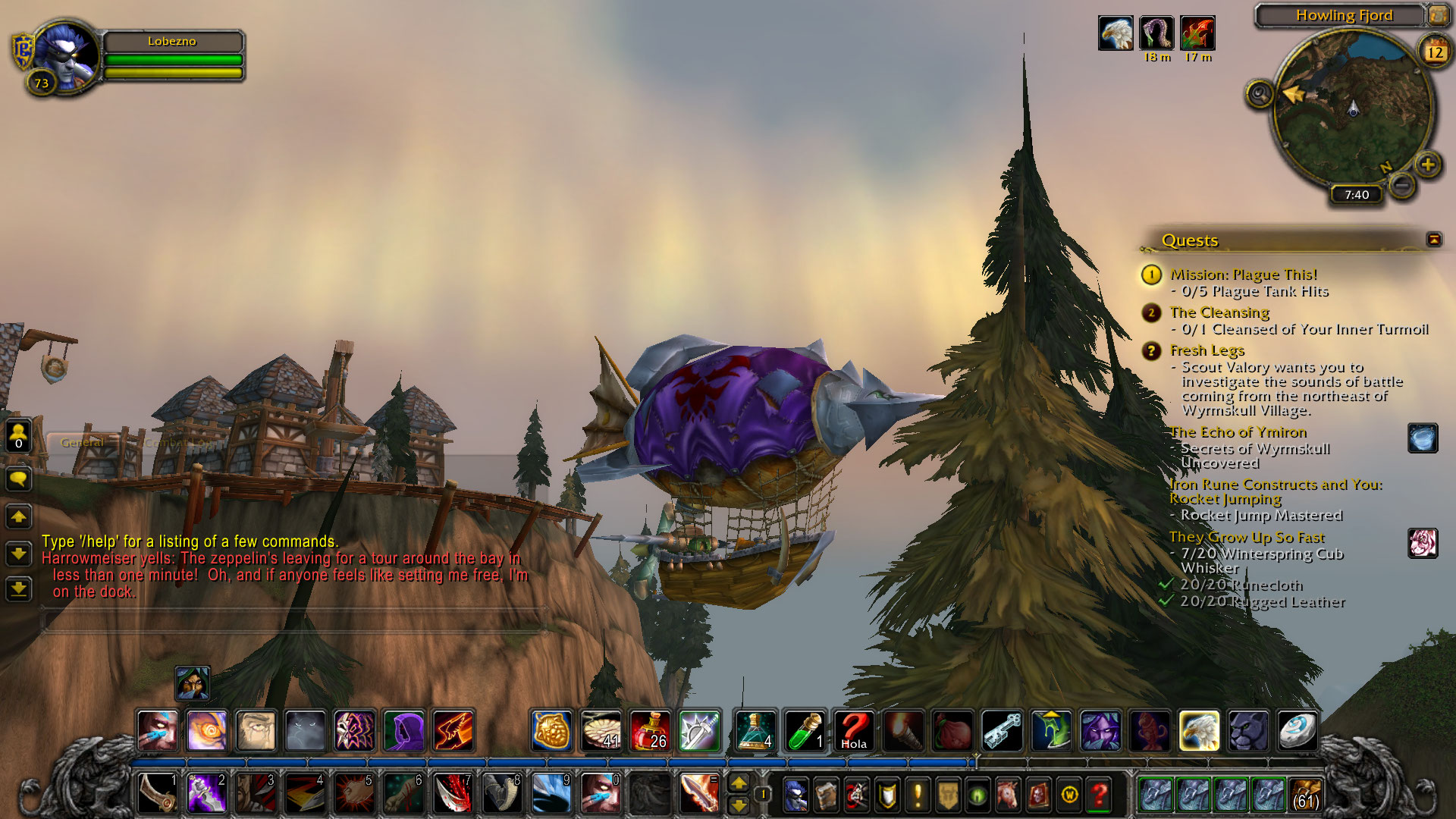The image size is (1456, 819).
Task: Open the General chat tab
Action: 82,442
